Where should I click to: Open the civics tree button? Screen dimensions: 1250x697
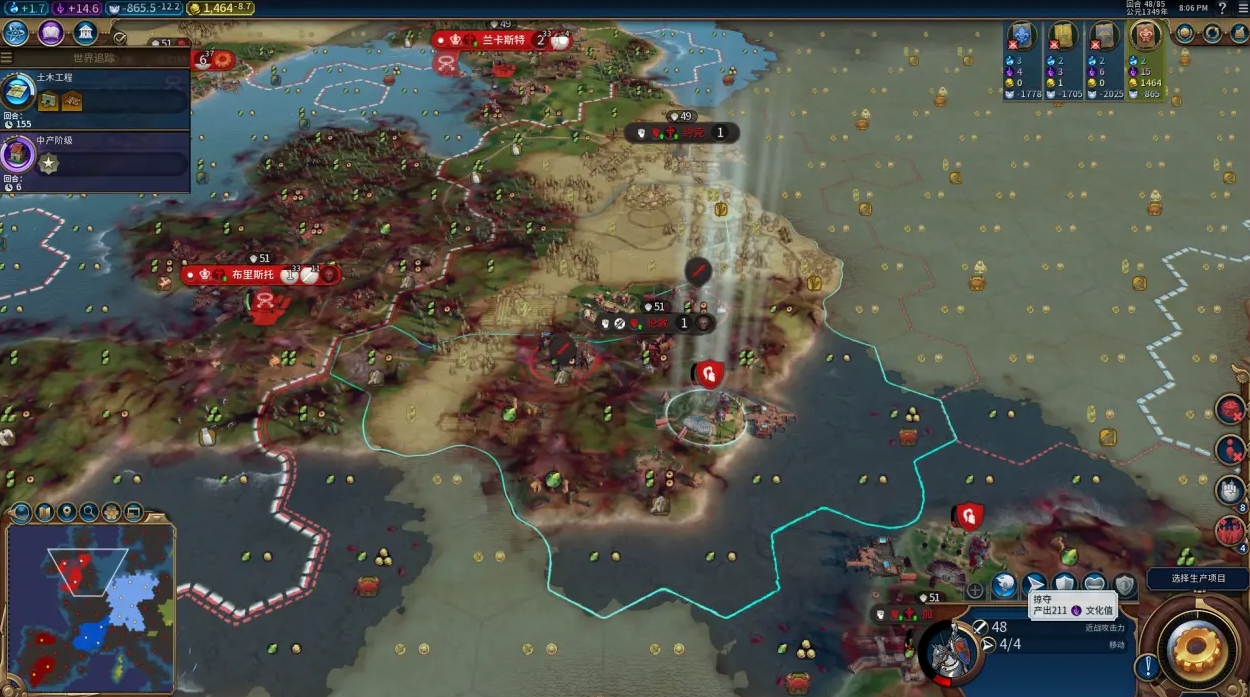point(51,33)
